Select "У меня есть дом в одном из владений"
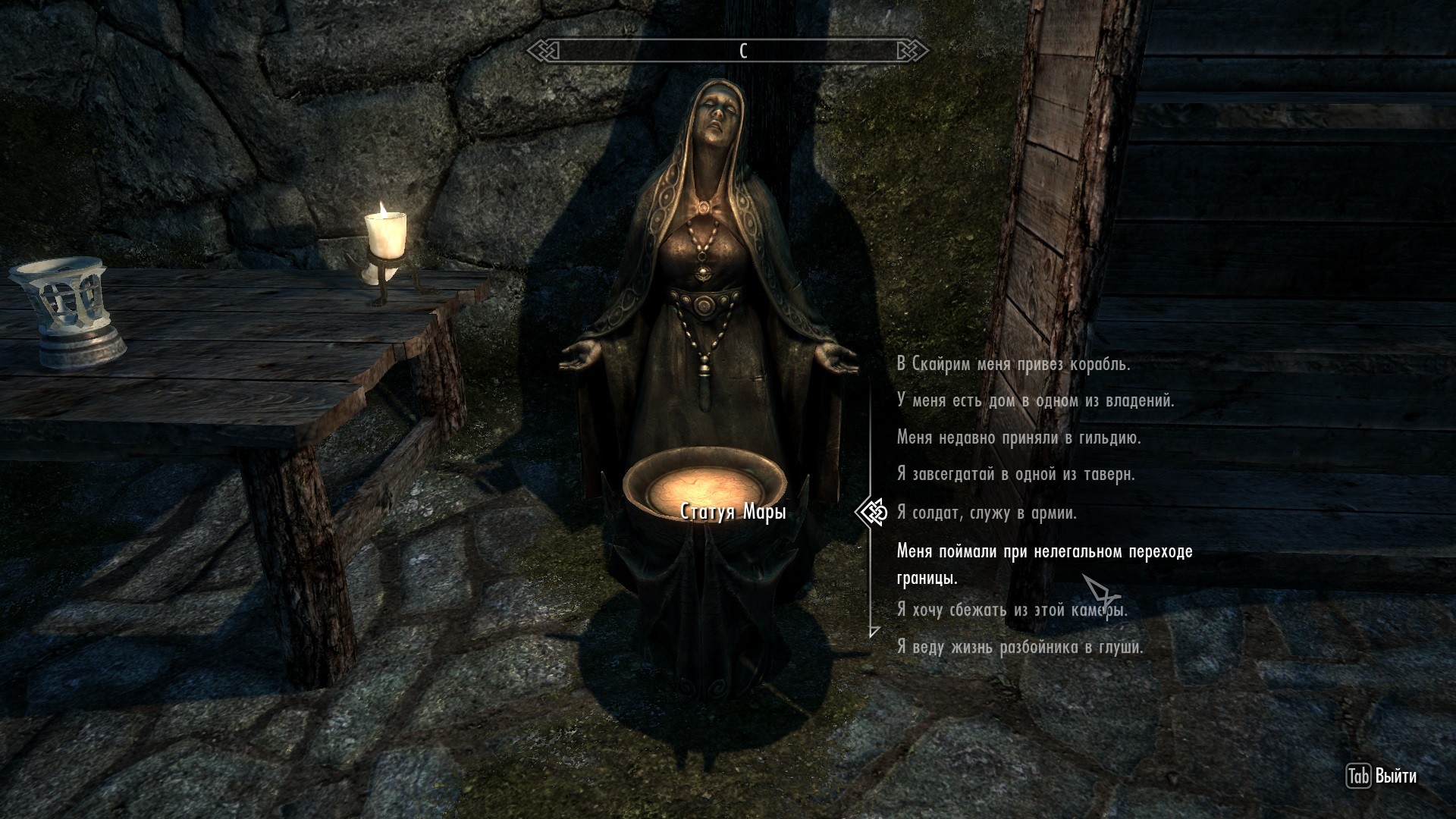The height and width of the screenshot is (819, 1456). tap(1035, 400)
